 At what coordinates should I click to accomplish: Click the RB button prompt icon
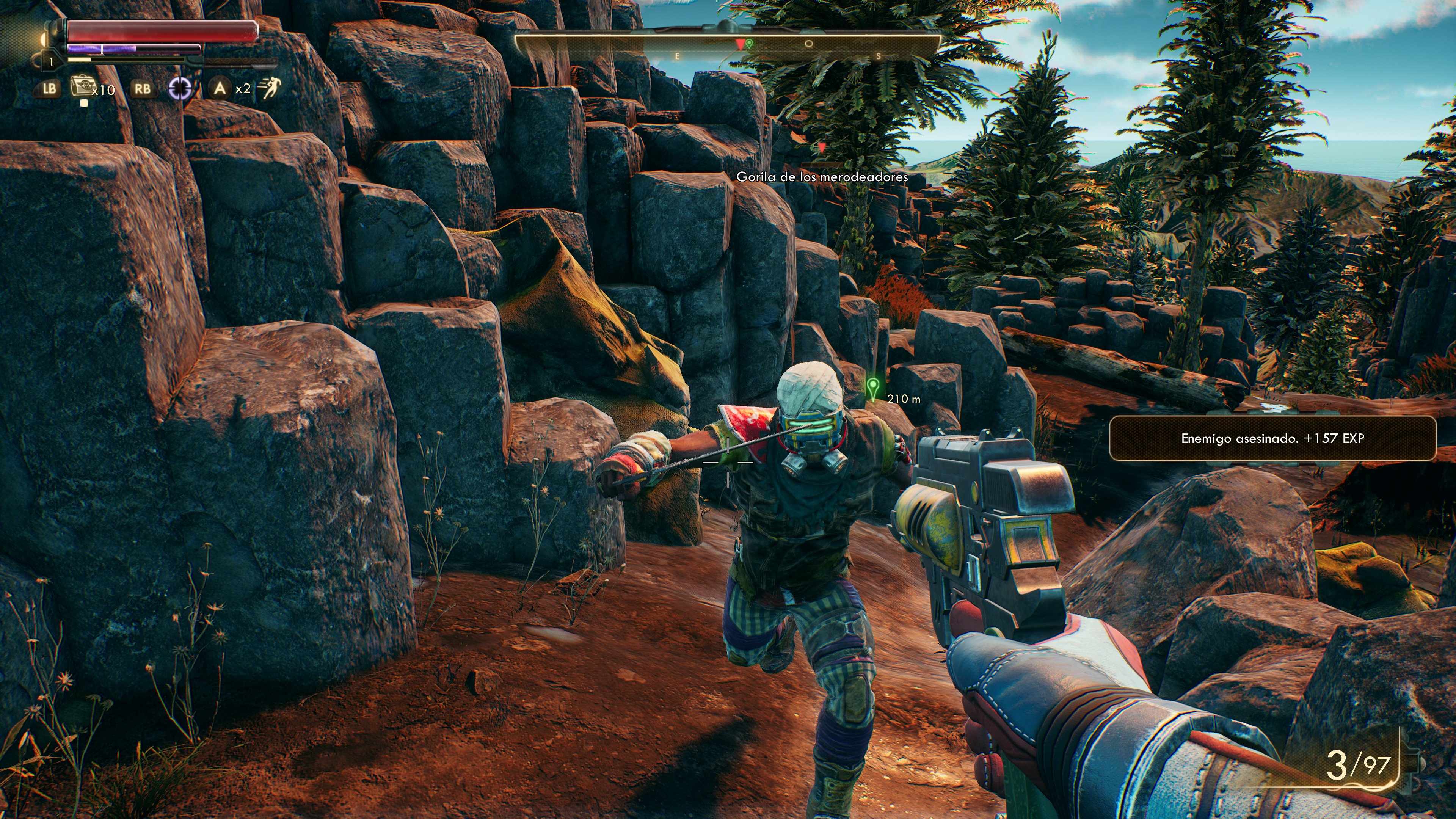click(x=143, y=89)
